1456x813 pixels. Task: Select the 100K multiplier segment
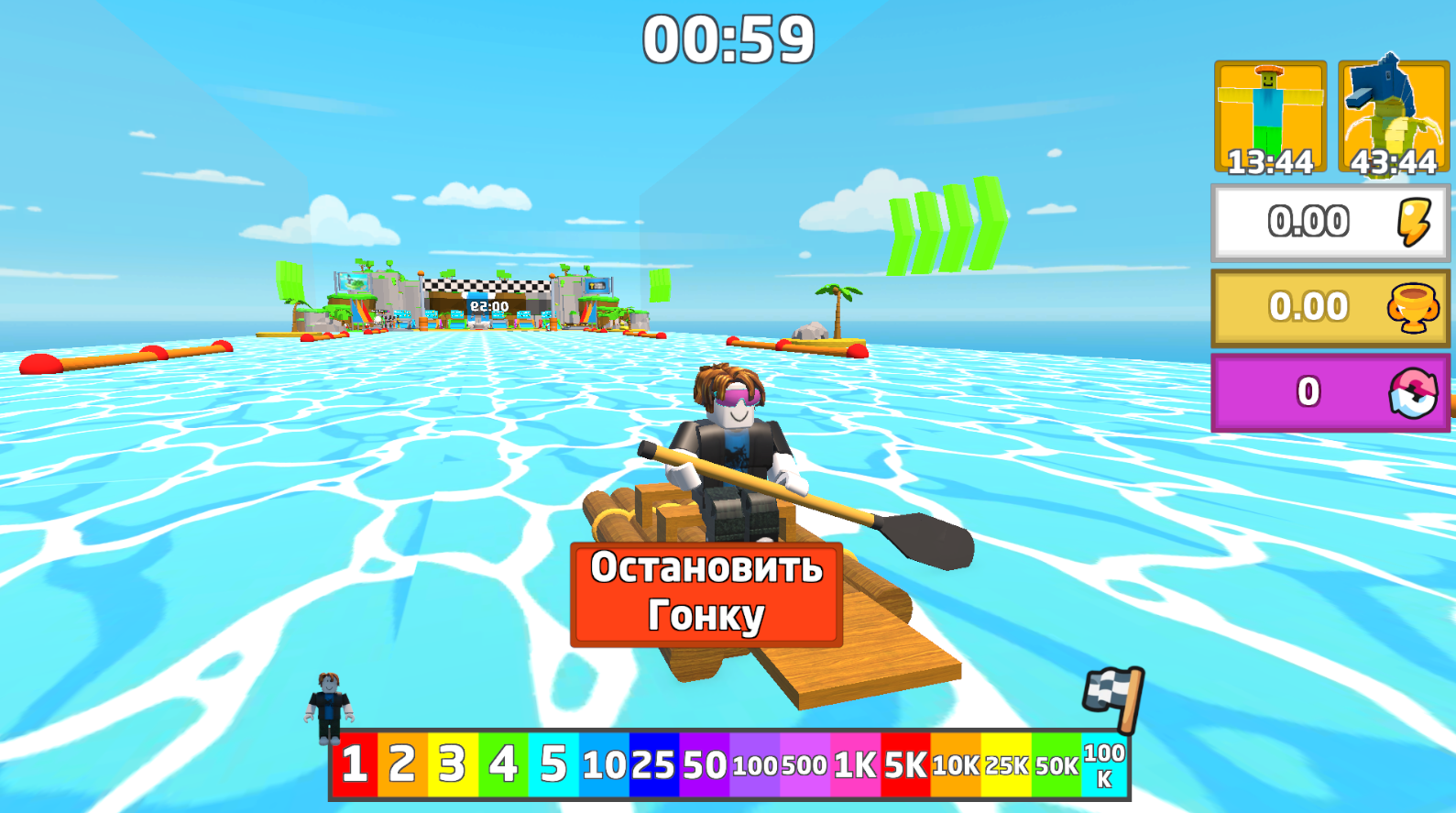pos(1103,766)
